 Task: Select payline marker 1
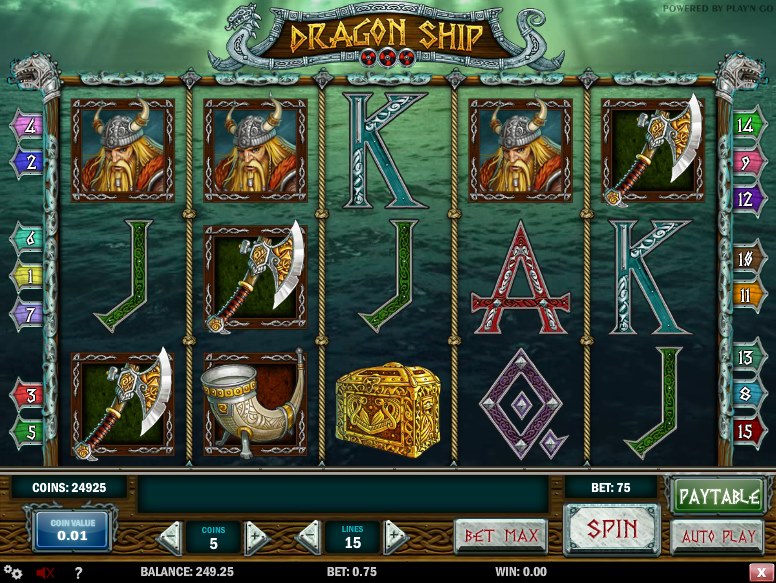coord(28,275)
